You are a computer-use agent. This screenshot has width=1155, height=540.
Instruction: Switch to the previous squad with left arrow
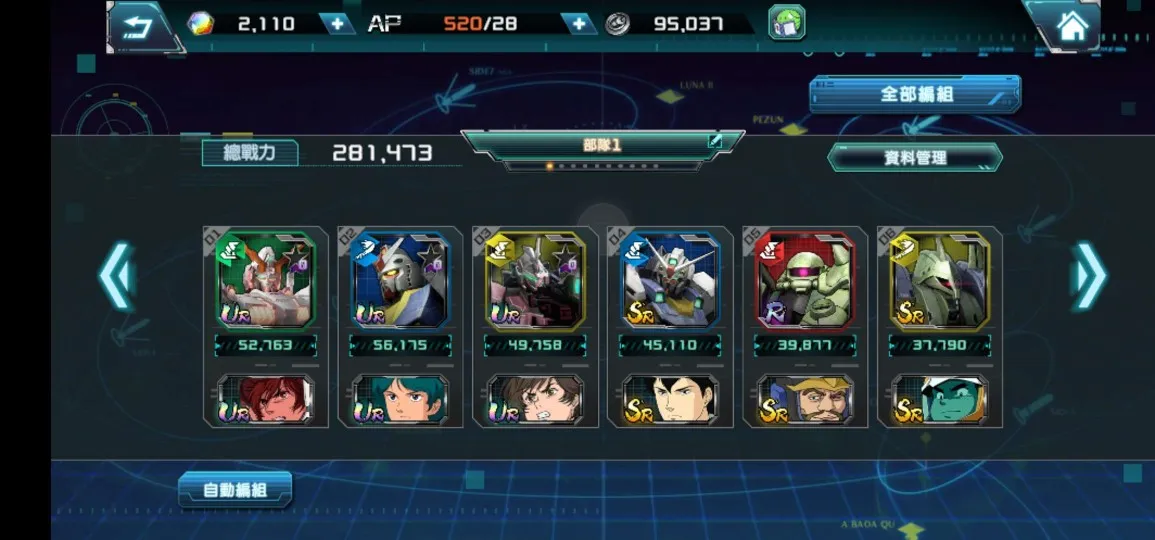click(117, 275)
